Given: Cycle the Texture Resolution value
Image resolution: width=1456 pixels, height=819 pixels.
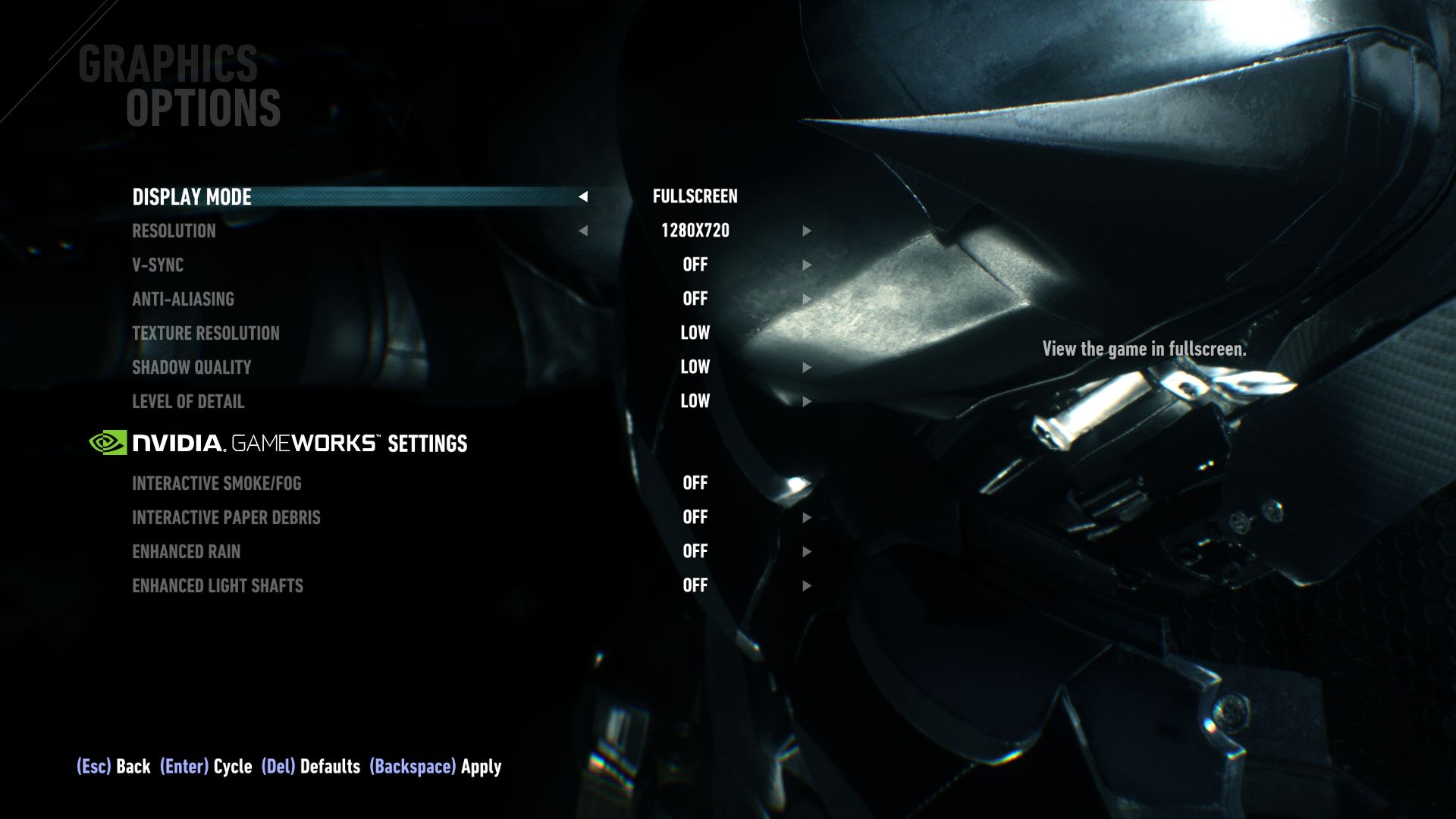Looking at the screenshot, I should tap(695, 333).
